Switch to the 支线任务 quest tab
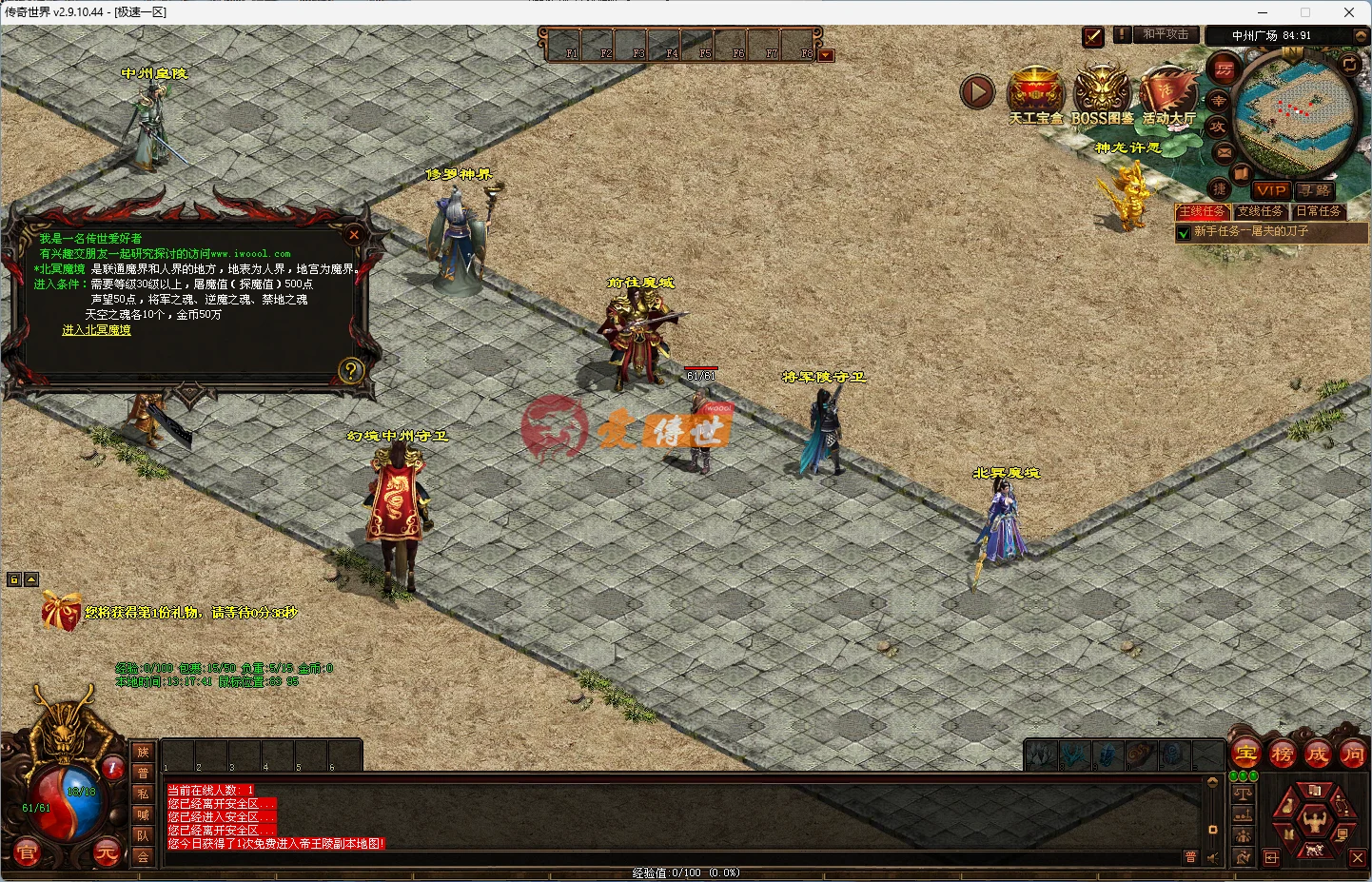 point(1261,211)
